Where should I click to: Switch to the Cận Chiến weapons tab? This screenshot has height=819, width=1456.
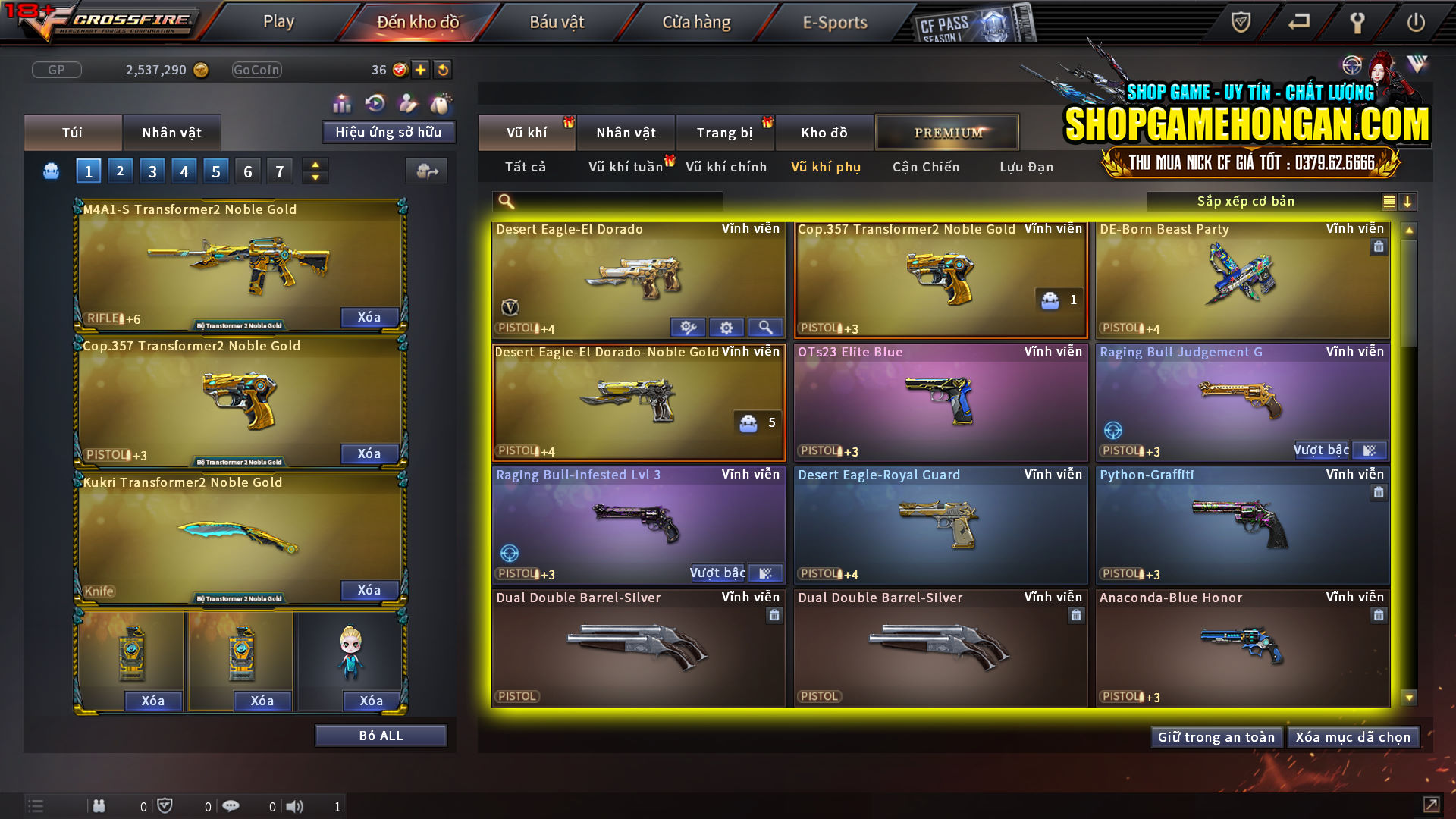(x=925, y=167)
